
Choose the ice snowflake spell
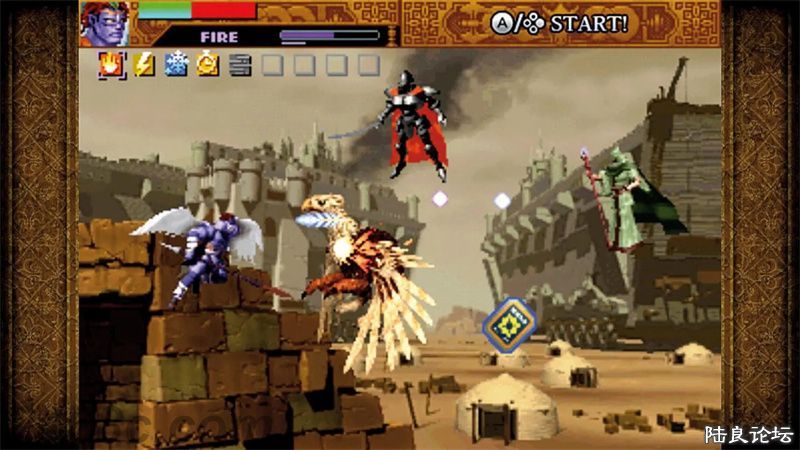point(176,66)
